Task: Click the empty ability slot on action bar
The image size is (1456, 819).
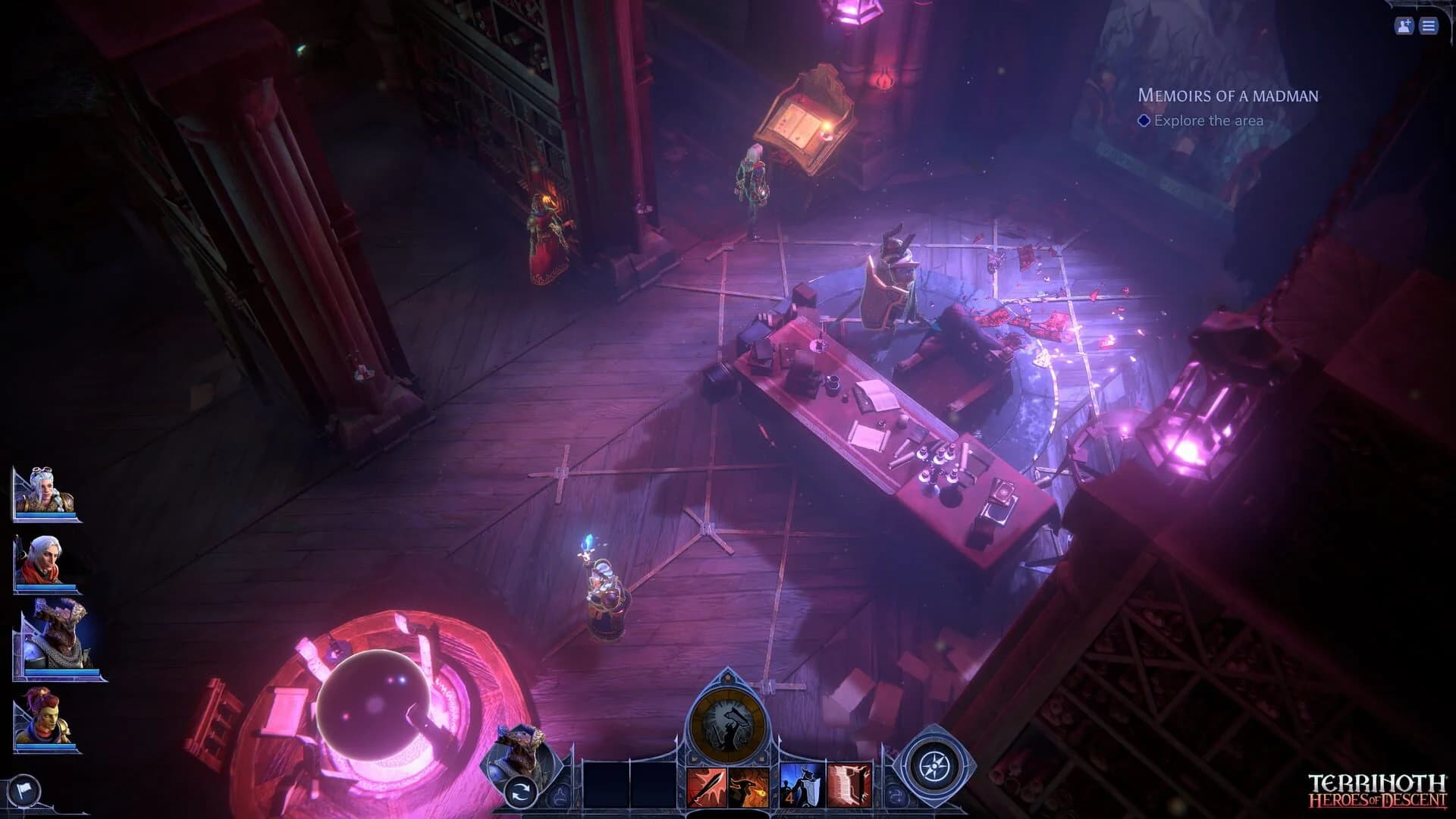Action: 607,786
